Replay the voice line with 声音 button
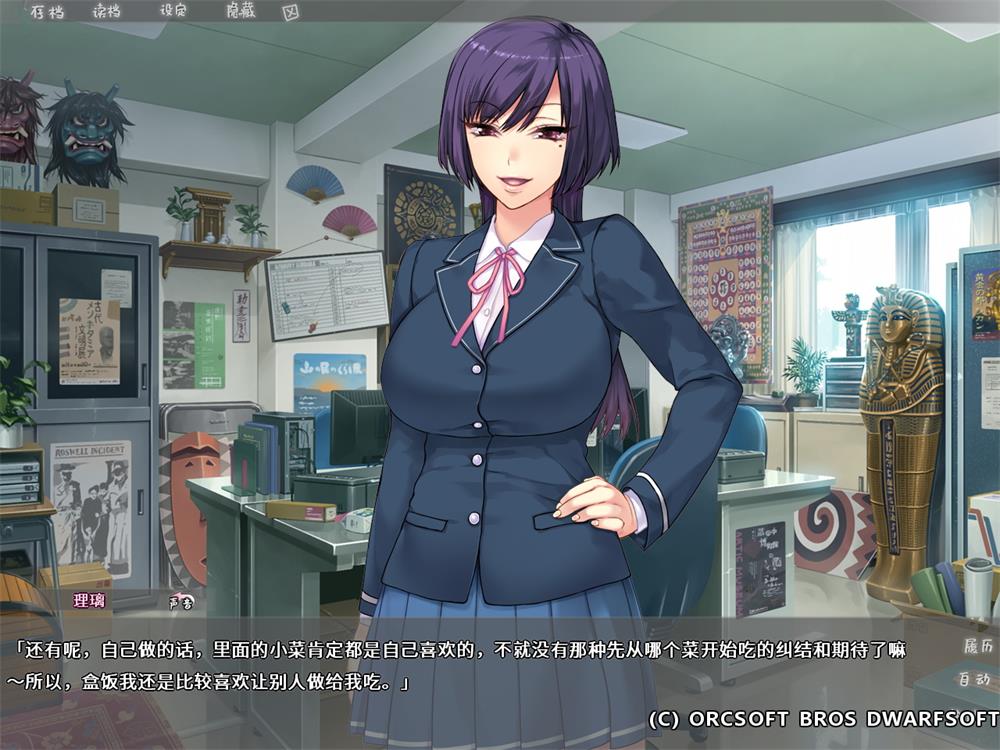1000x750 pixels. point(181,602)
